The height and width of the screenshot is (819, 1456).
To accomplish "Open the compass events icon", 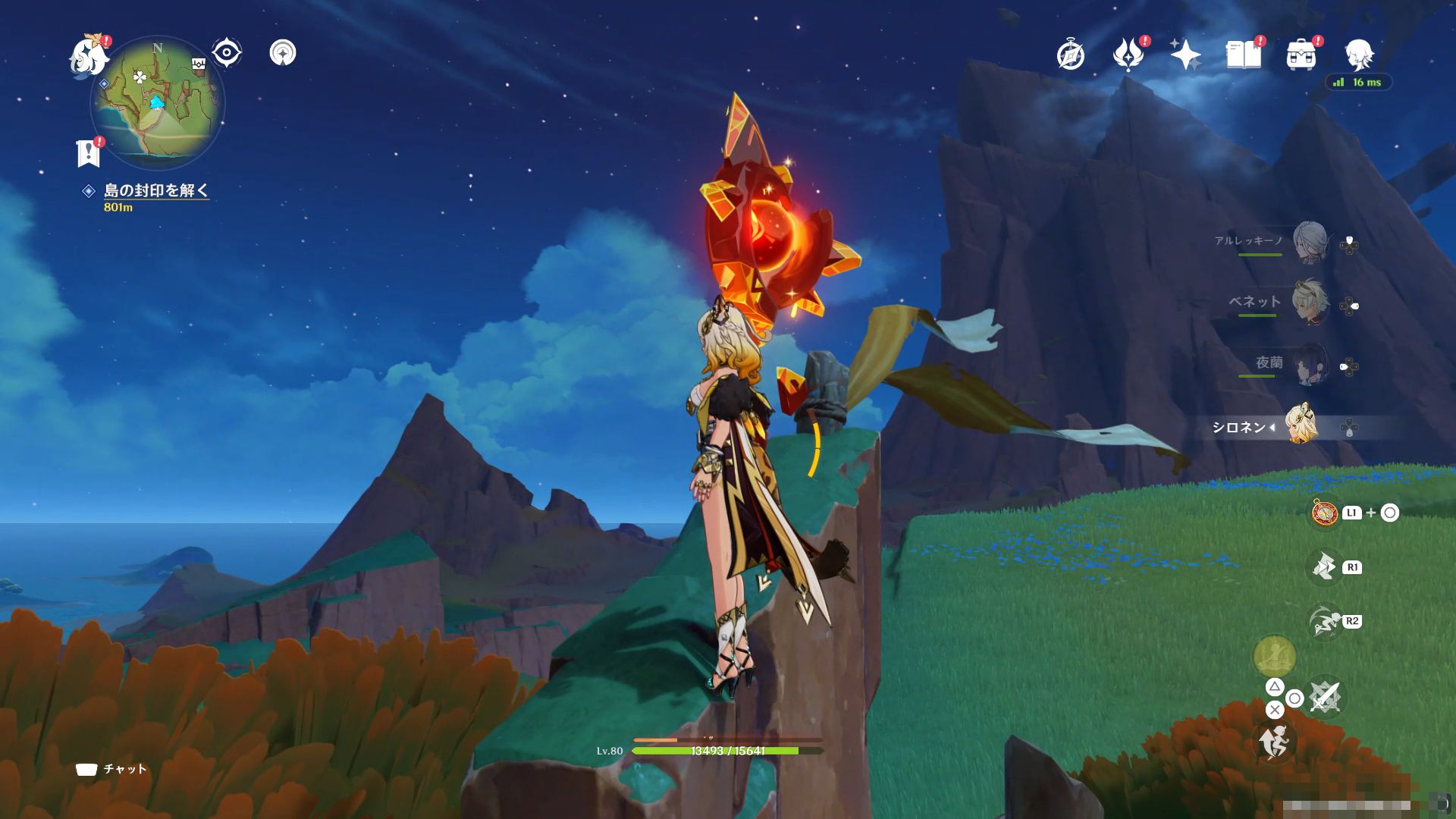I will click(1070, 55).
